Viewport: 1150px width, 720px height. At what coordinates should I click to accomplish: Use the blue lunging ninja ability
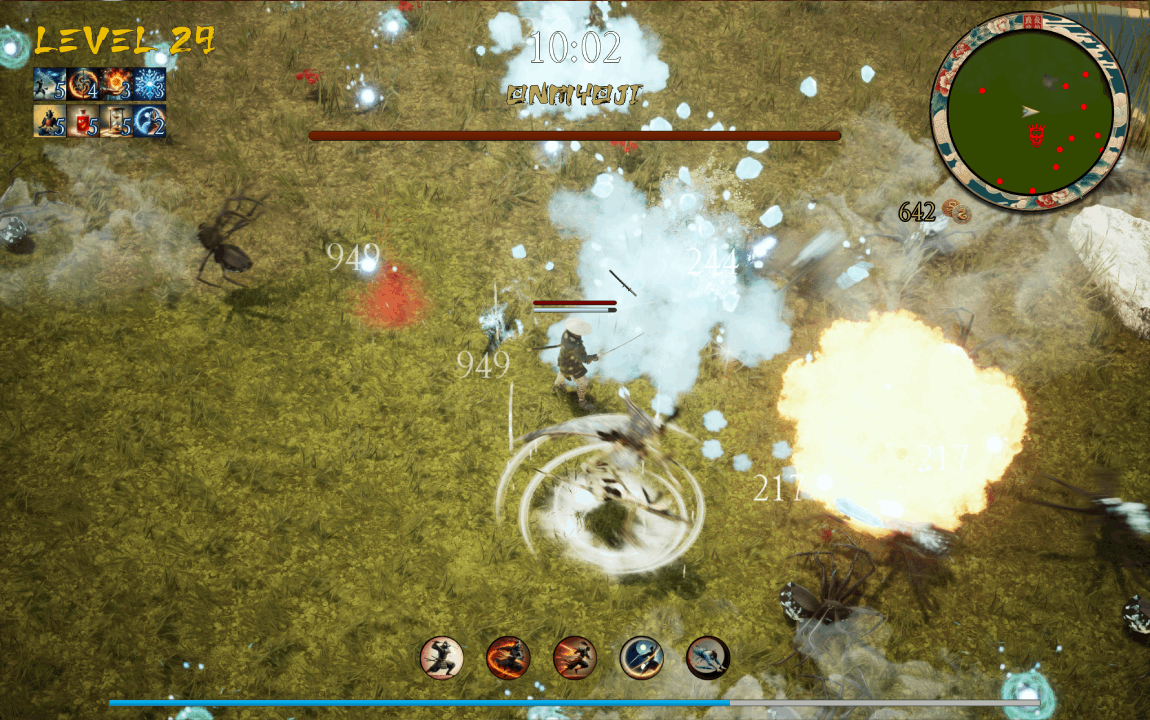click(708, 657)
